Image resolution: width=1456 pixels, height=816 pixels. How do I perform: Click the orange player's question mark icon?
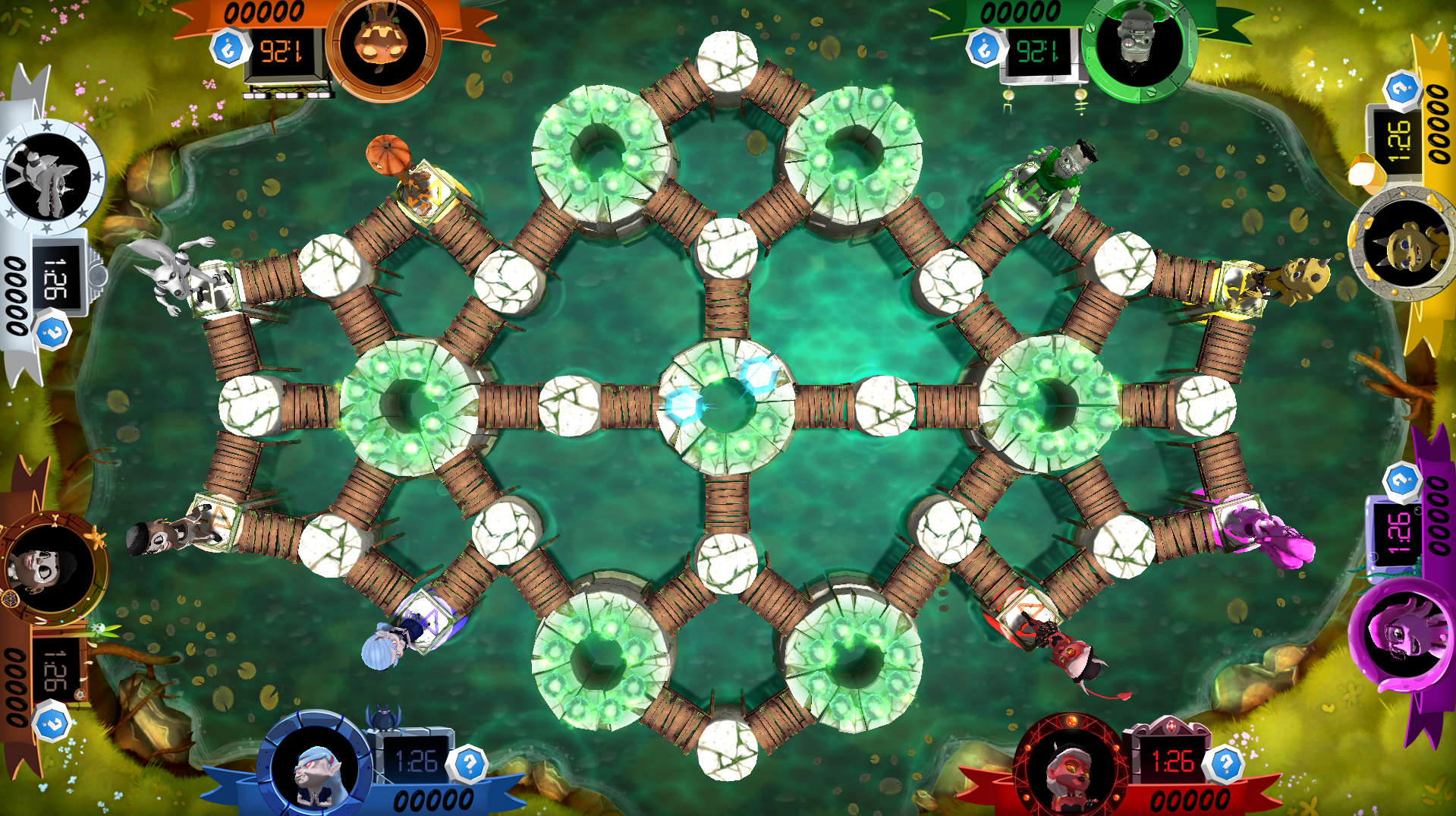228,49
